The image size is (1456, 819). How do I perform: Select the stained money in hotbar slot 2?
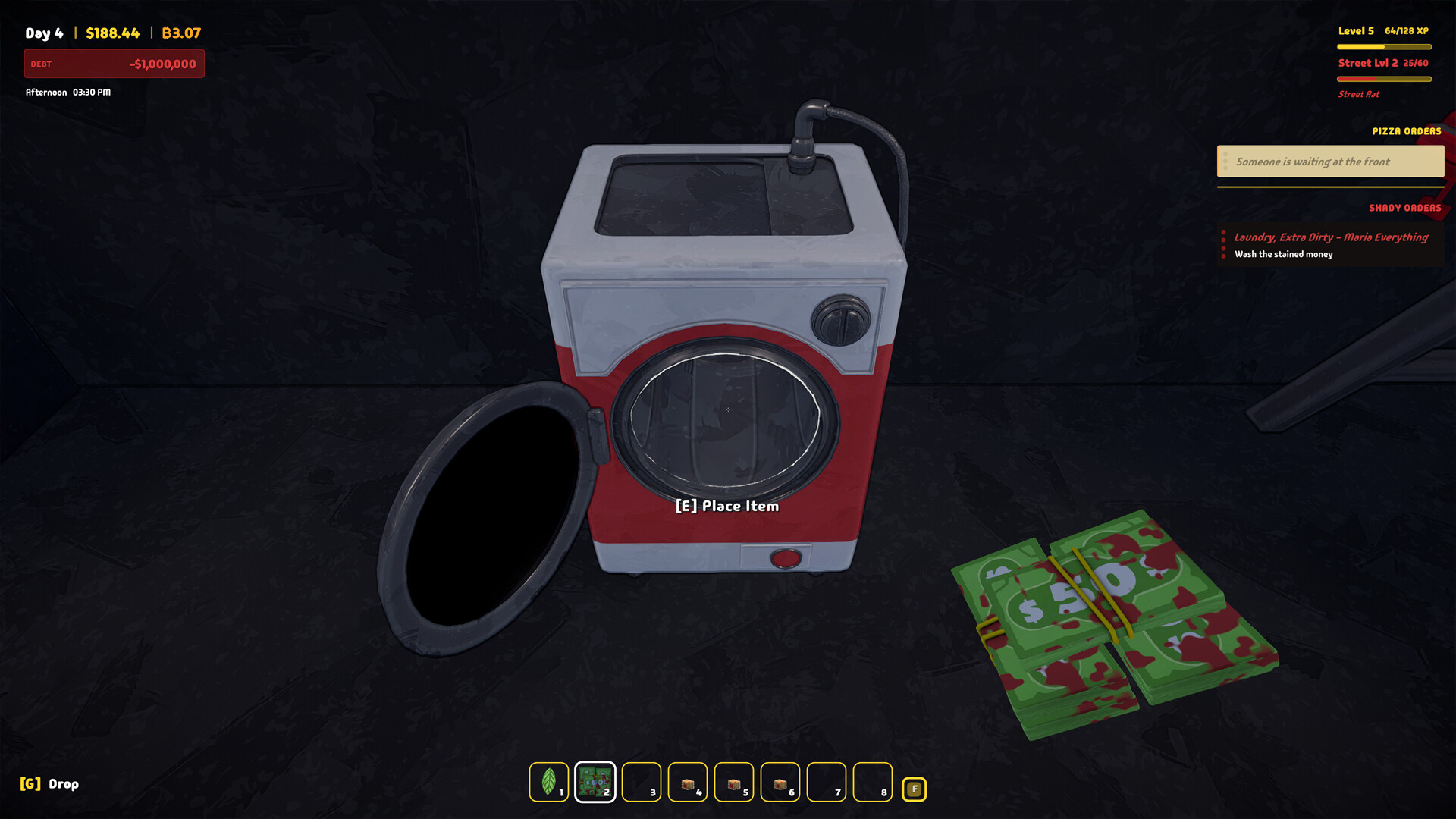[595, 782]
